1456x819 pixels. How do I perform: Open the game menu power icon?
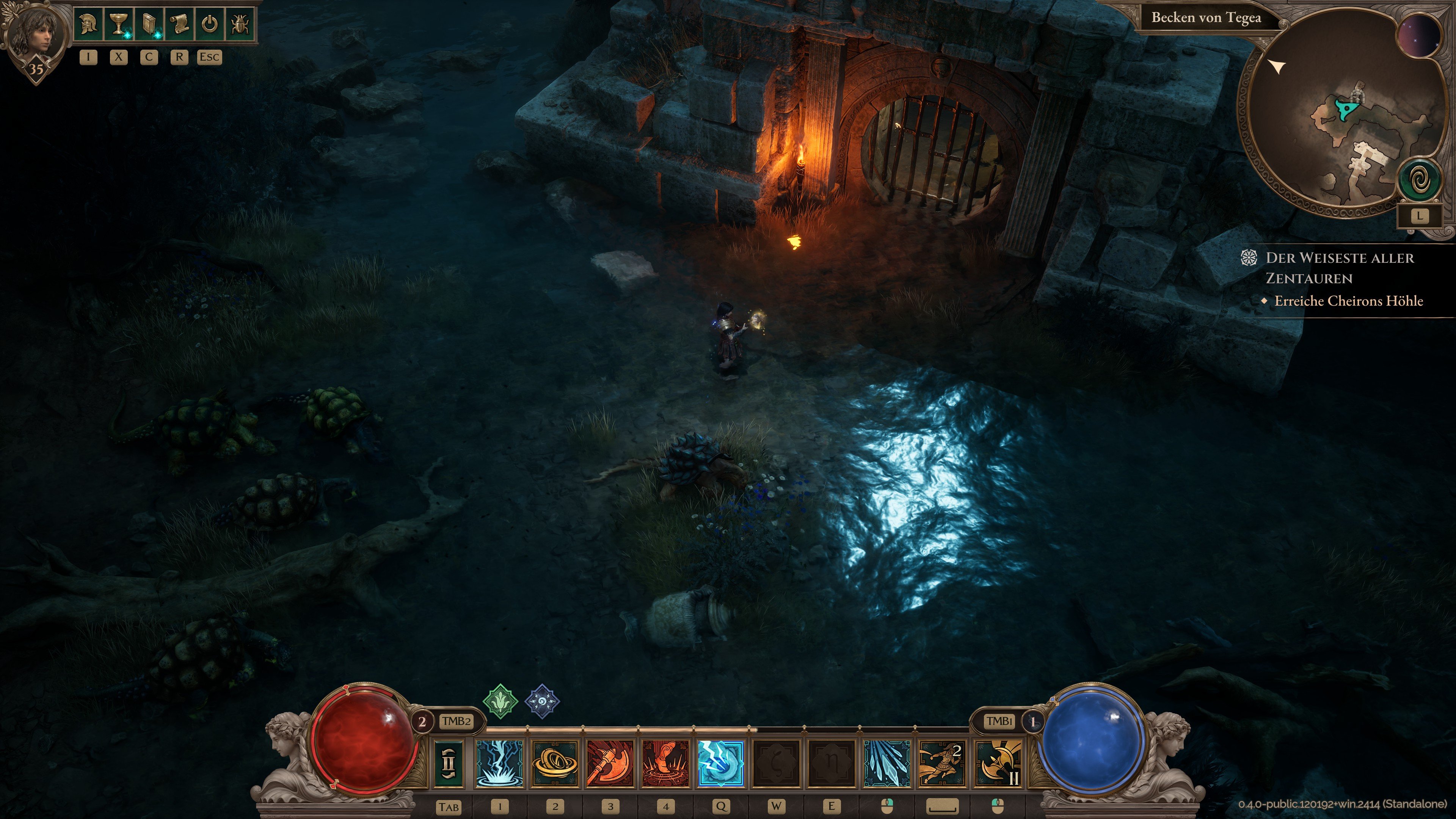point(210,24)
